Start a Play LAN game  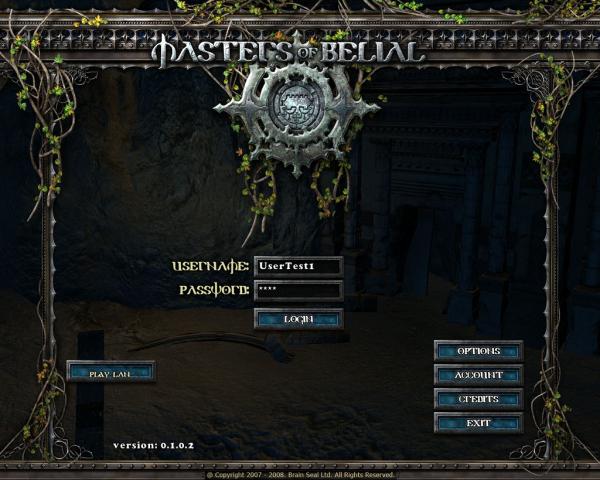click(111, 372)
